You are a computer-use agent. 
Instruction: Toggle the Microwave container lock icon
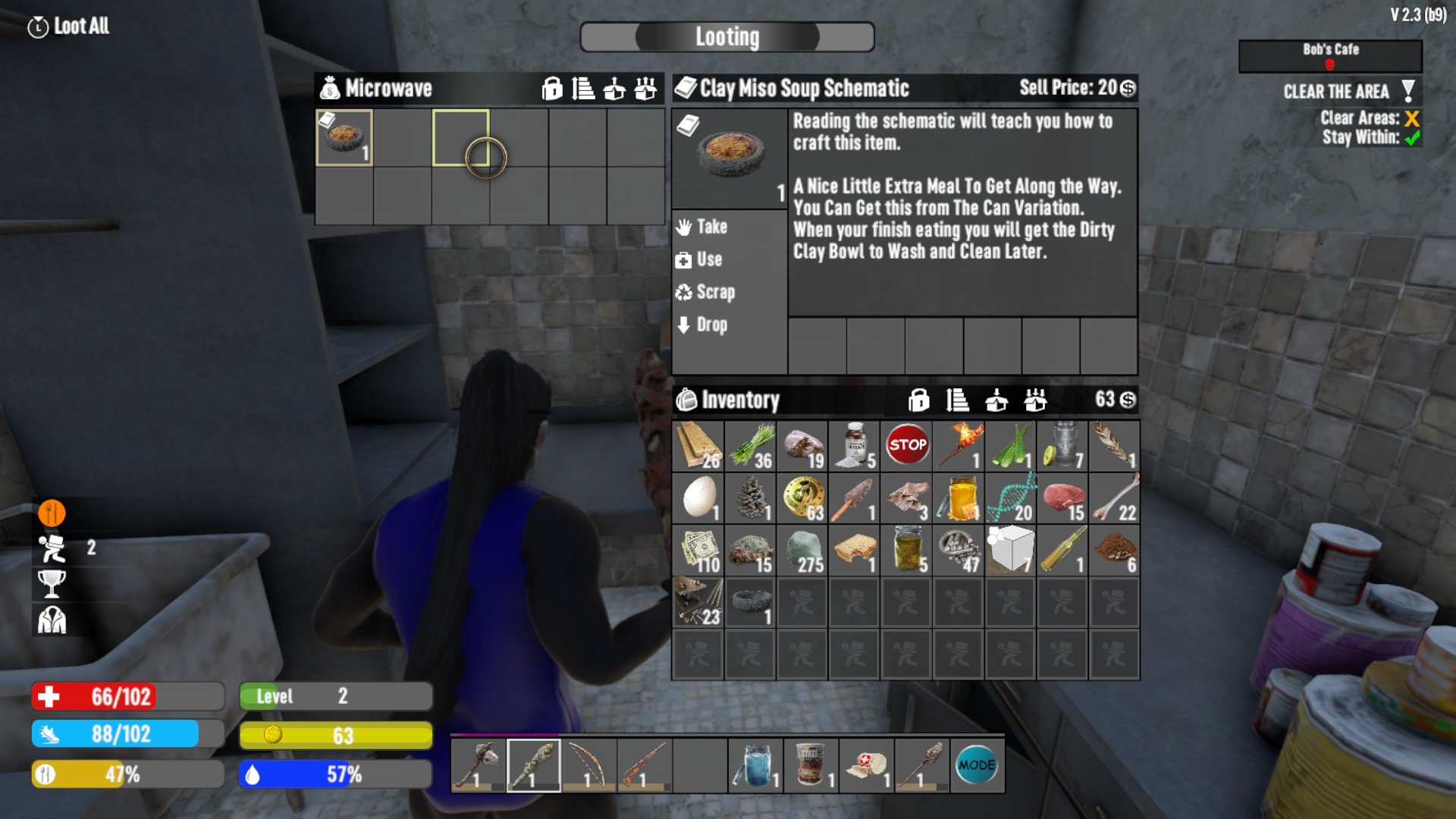(552, 89)
